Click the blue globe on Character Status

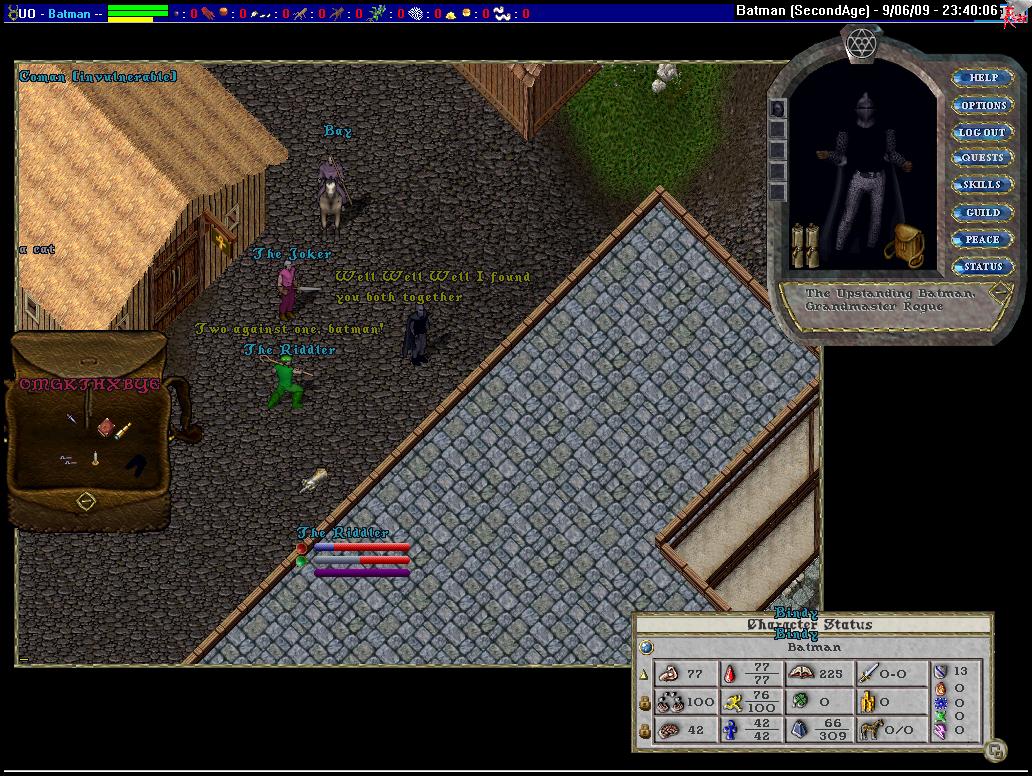point(645,647)
